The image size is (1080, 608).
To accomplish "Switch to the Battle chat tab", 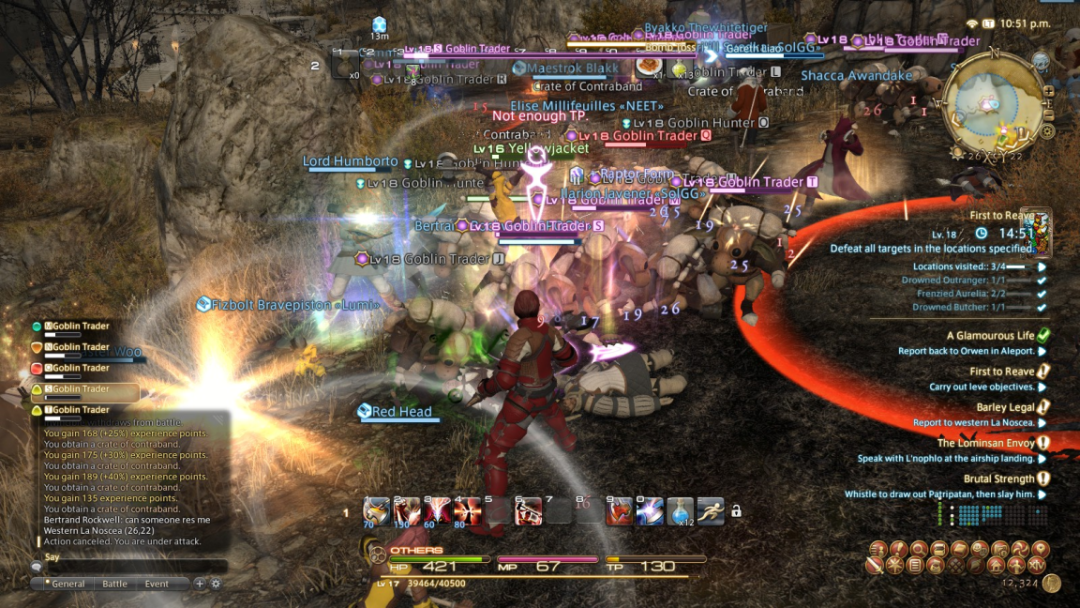I will click(x=115, y=584).
